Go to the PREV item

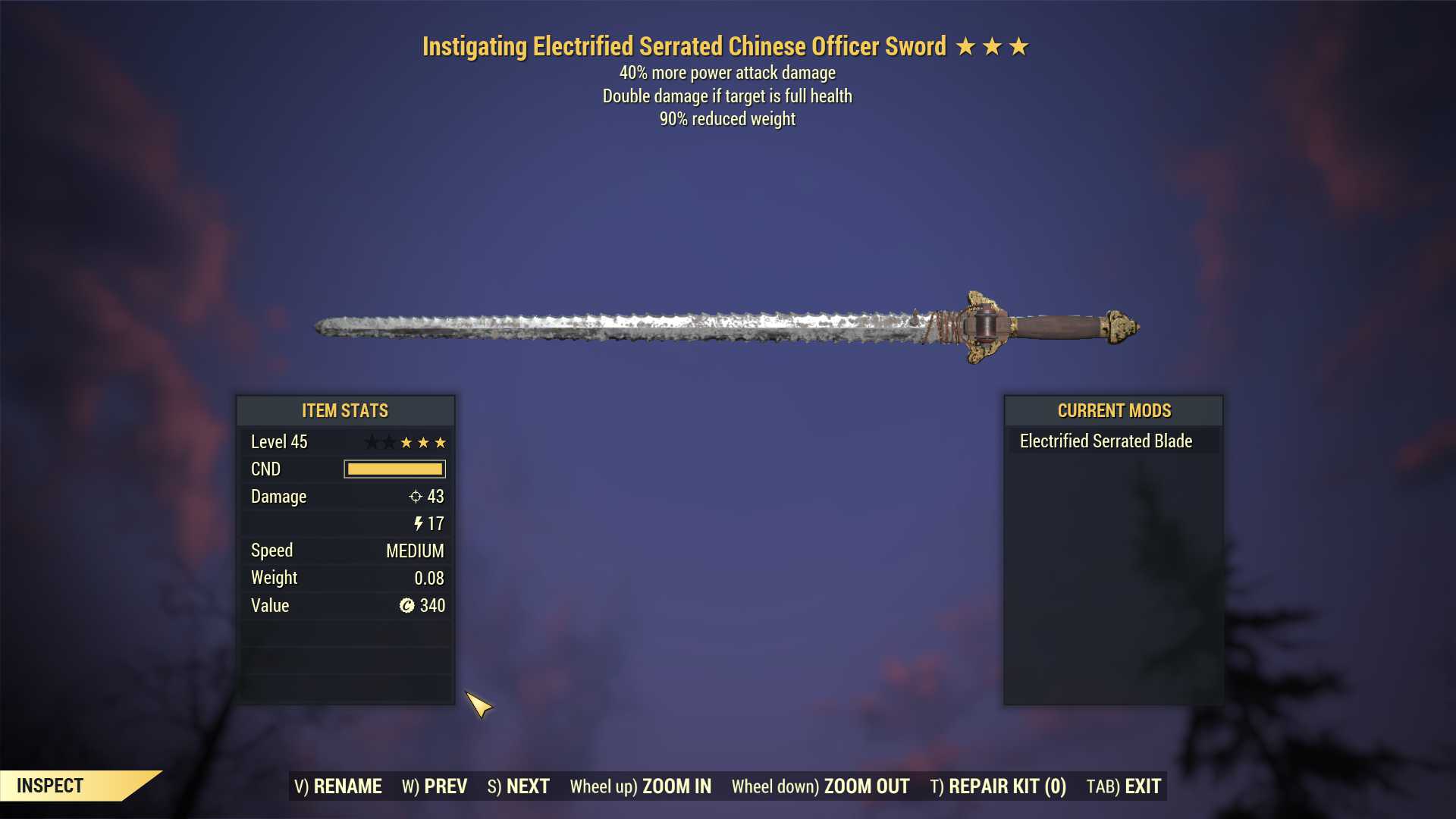tap(435, 786)
